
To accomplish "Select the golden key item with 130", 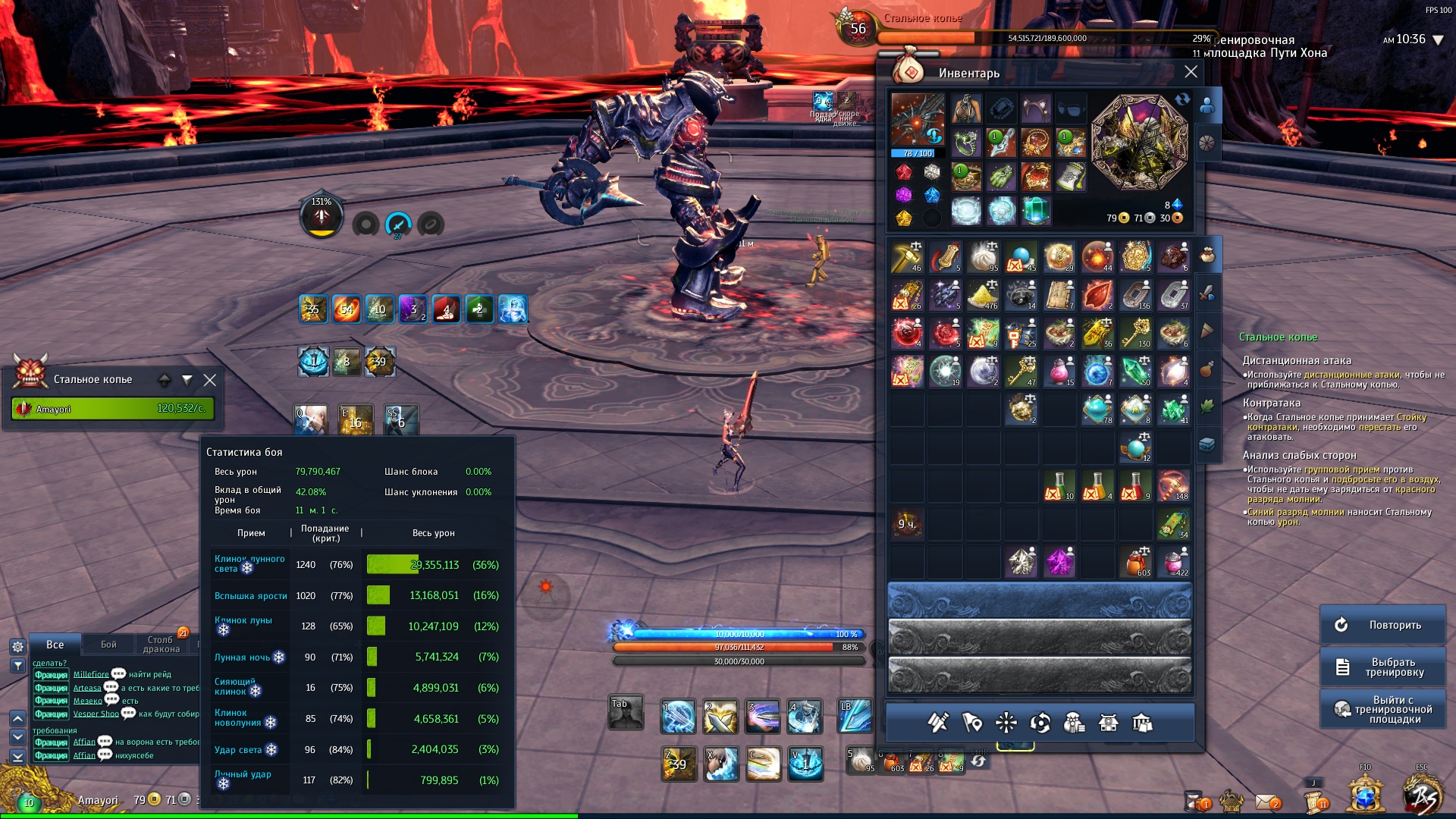I will click(1135, 334).
